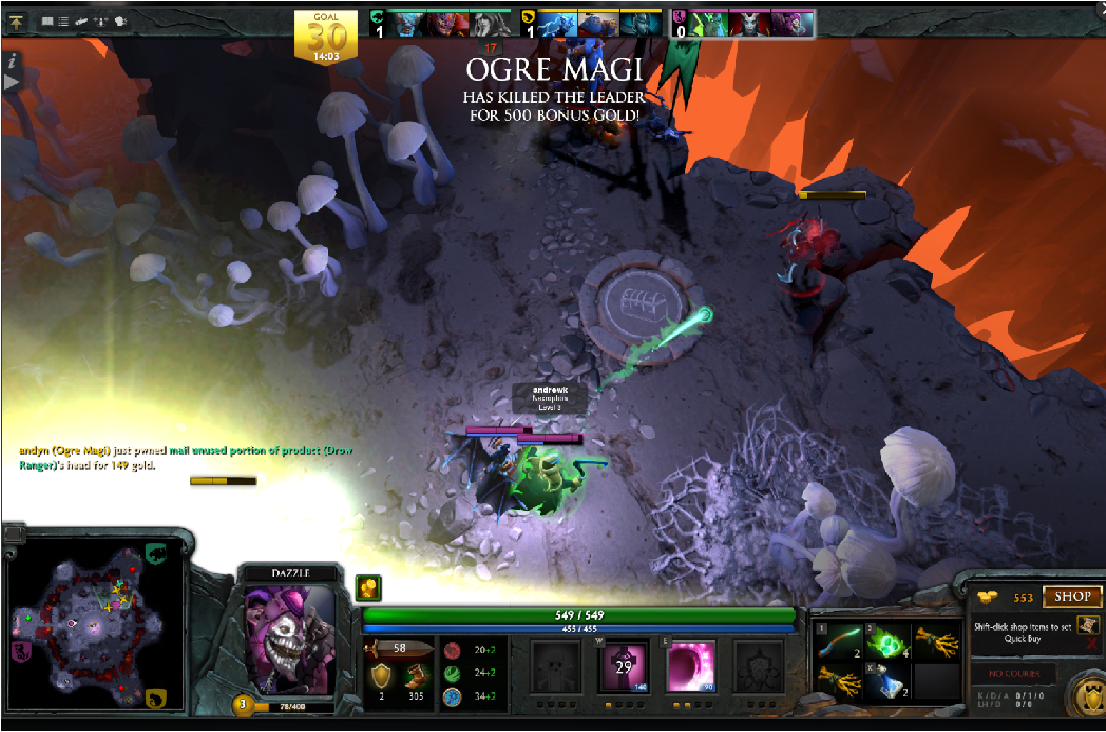Image resolution: width=1106 pixels, height=732 pixels.
Task: Click the No Courier button
Action: pos(1014,673)
